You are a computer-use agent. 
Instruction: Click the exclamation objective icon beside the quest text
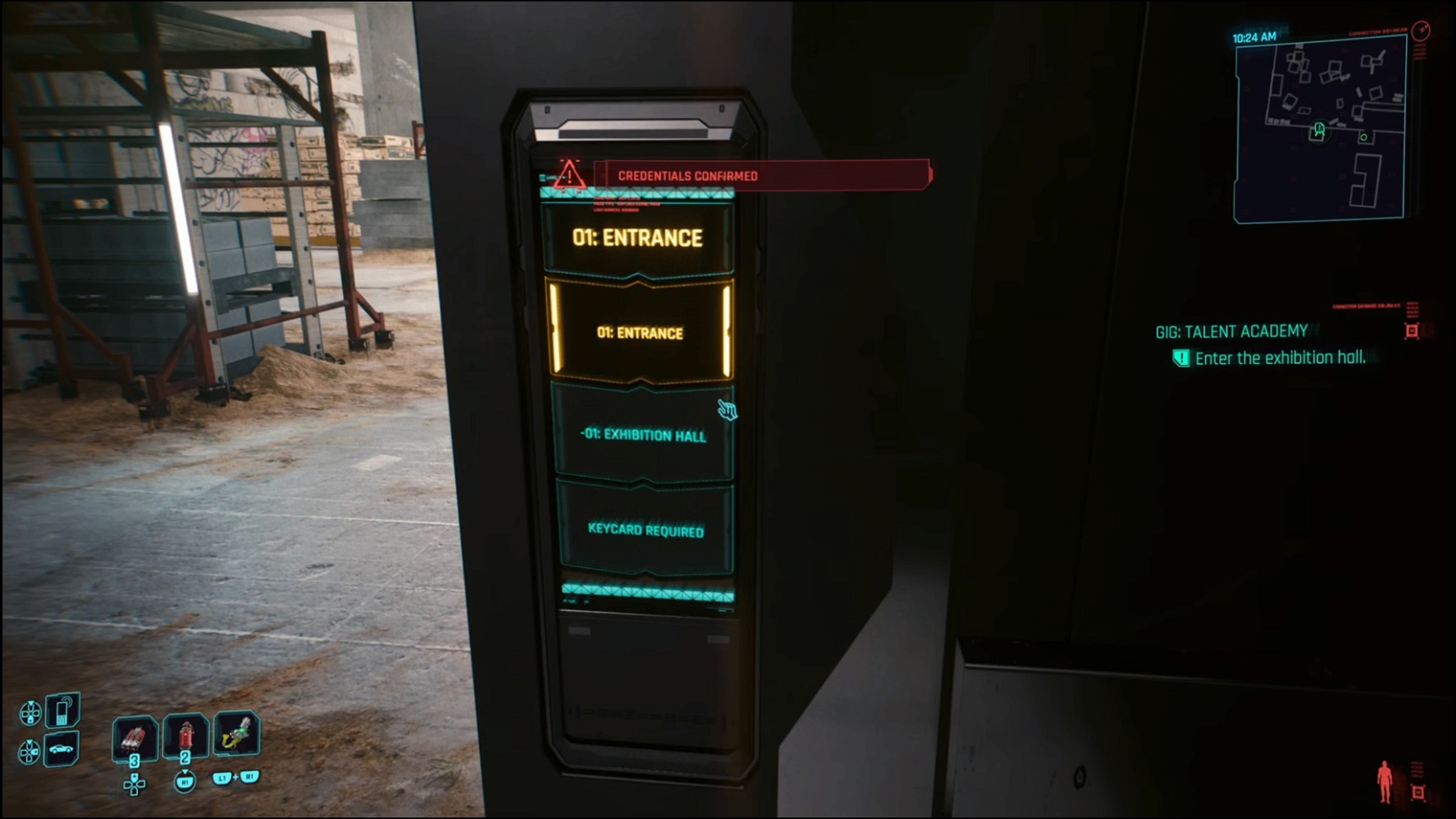pyautogui.click(x=1183, y=357)
